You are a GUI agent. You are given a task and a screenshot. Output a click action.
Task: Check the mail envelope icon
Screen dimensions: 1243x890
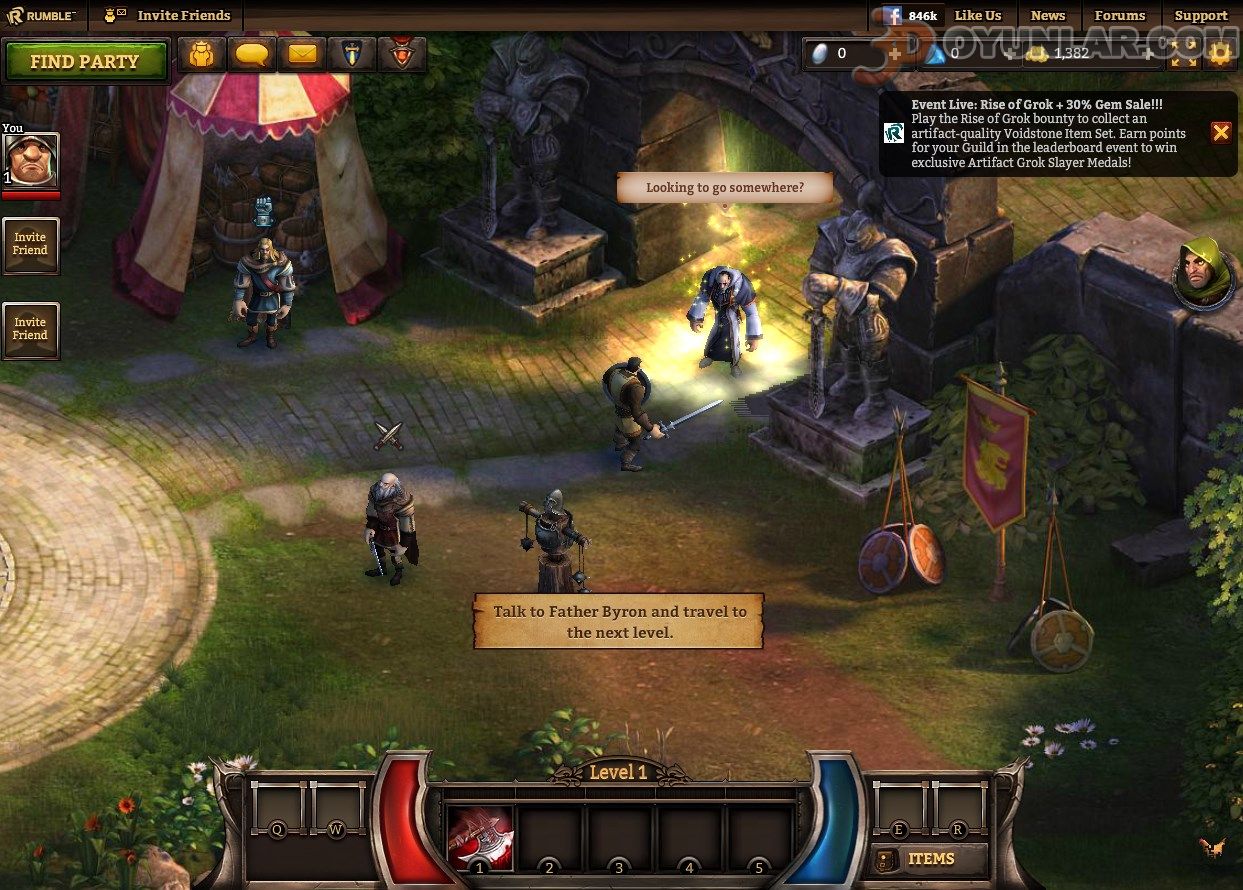tap(302, 54)
